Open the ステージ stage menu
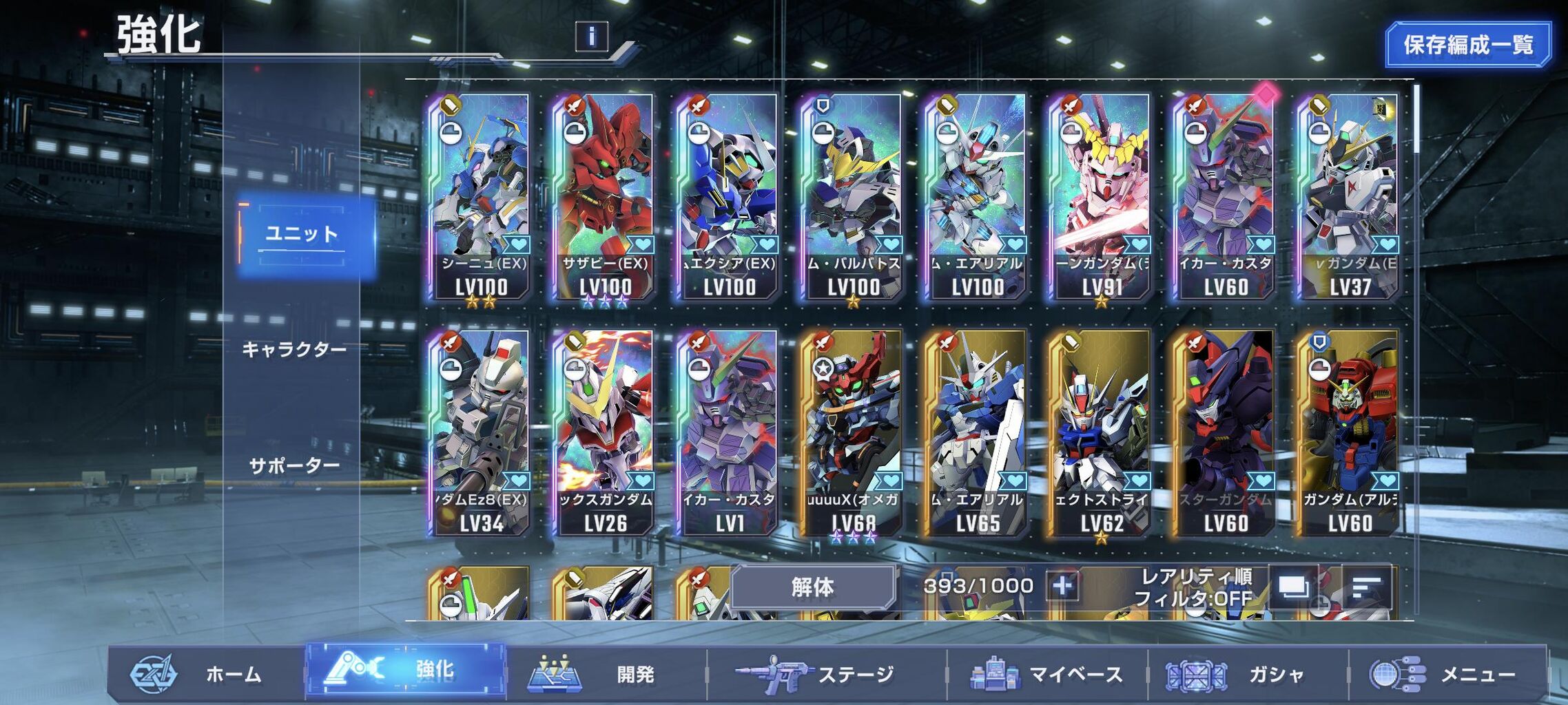The image size is (1568, 705). [x=827, y=673]
